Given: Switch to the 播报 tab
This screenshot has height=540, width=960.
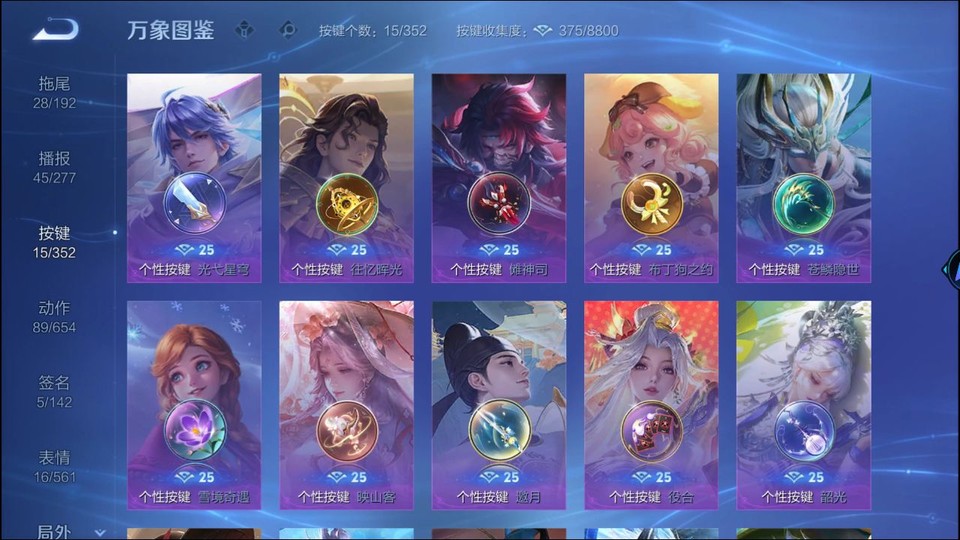Looking at the screenshot, I should coord(55,167).
